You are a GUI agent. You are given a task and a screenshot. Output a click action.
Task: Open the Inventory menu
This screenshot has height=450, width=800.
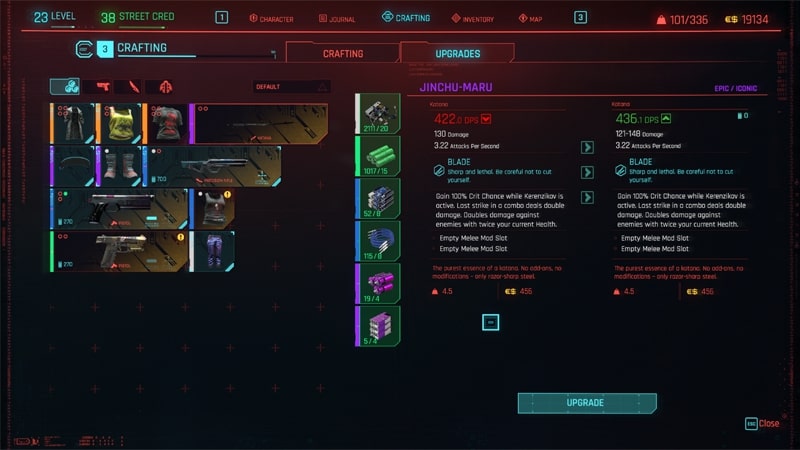[x=472, y=18]
